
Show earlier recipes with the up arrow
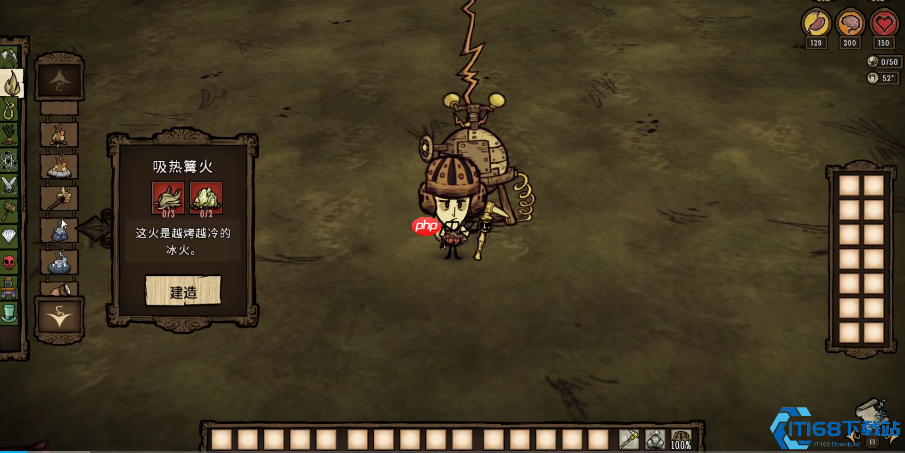[x=59, y=80]
